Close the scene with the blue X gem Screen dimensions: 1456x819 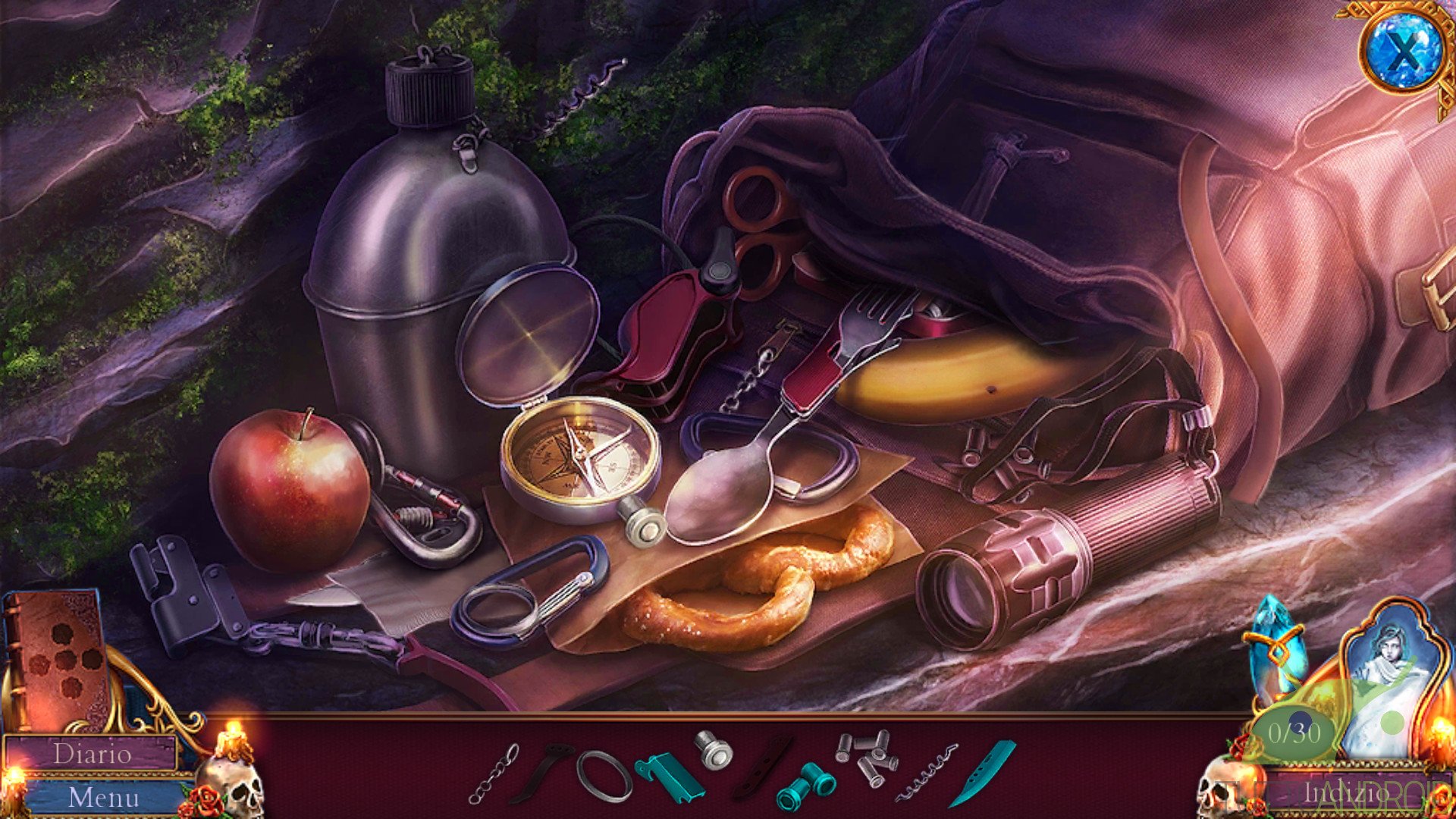1404,52
